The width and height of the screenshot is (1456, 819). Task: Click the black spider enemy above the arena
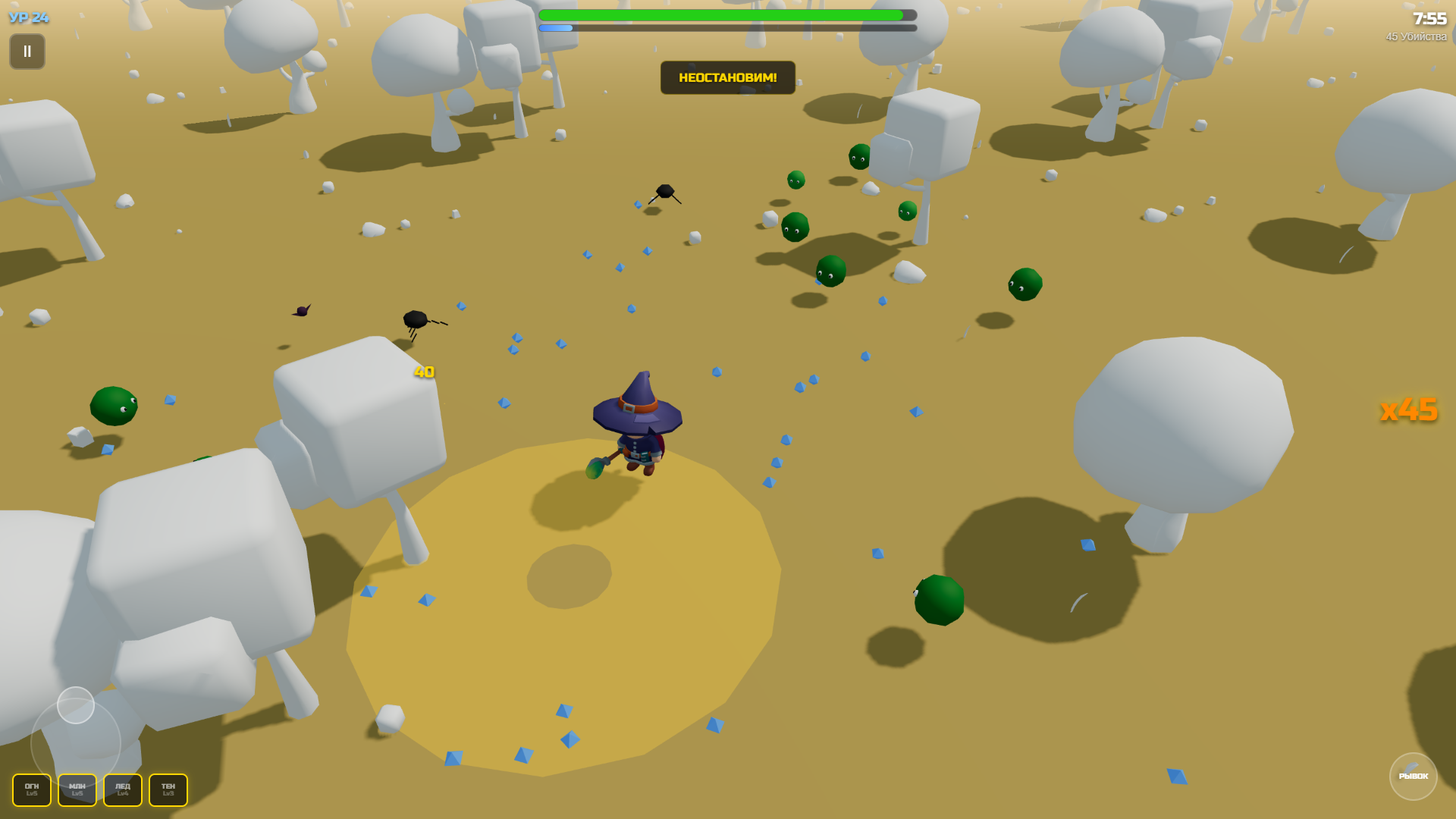tap(664, 191)
